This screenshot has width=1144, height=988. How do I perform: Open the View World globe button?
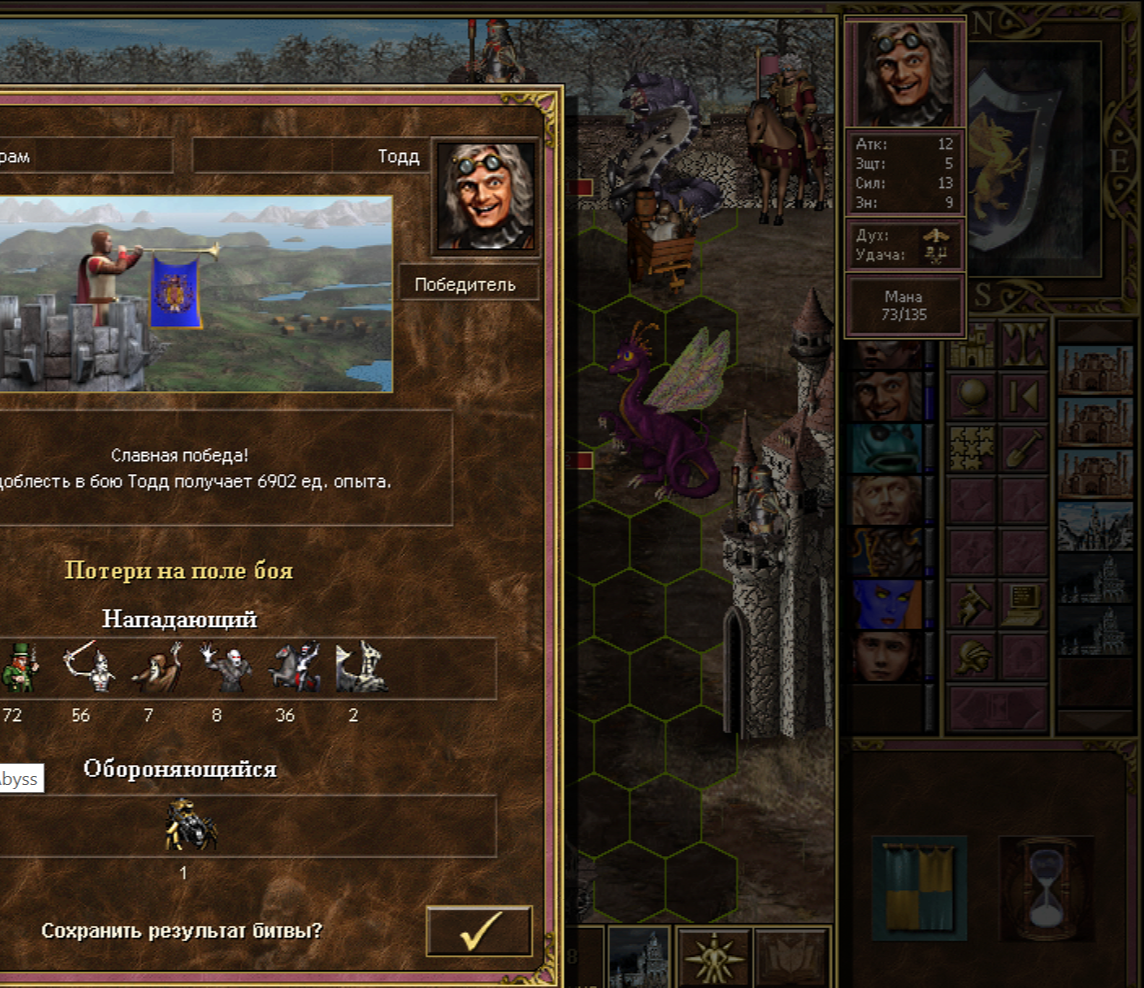pyautogui.click(x=972, y=397)
